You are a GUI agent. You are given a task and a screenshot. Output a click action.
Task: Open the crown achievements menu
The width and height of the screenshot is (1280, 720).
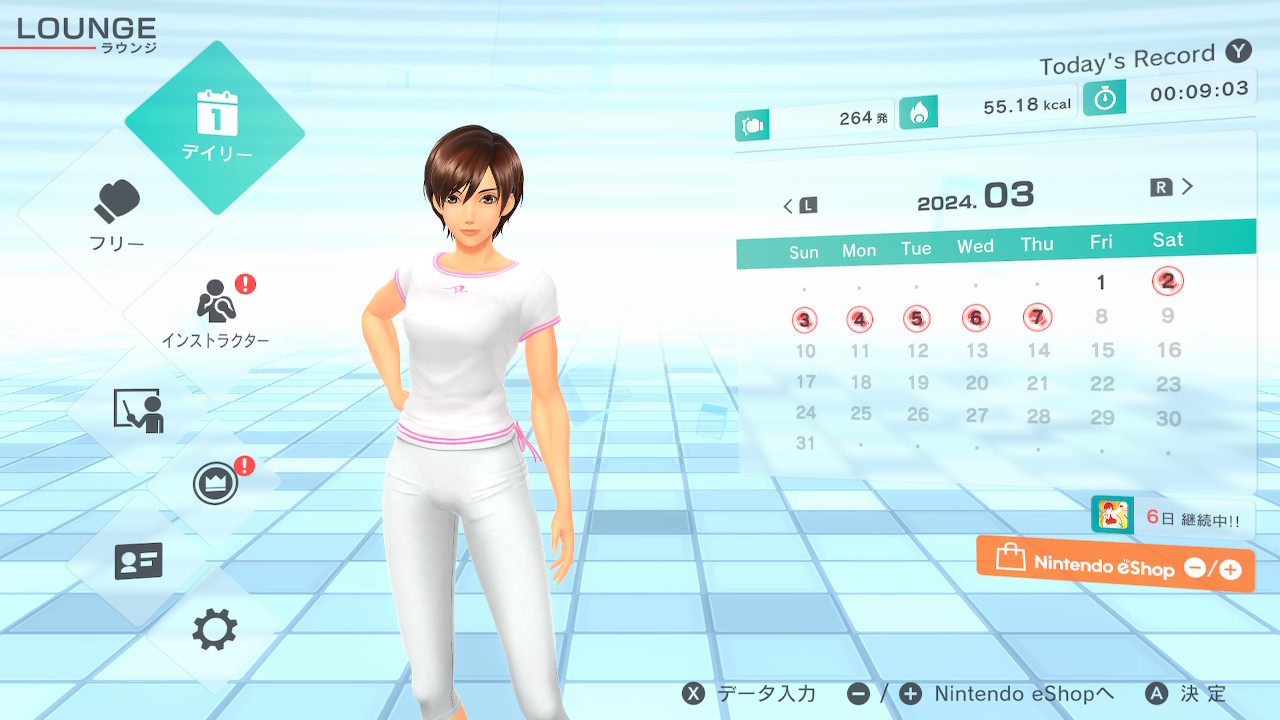214,485
